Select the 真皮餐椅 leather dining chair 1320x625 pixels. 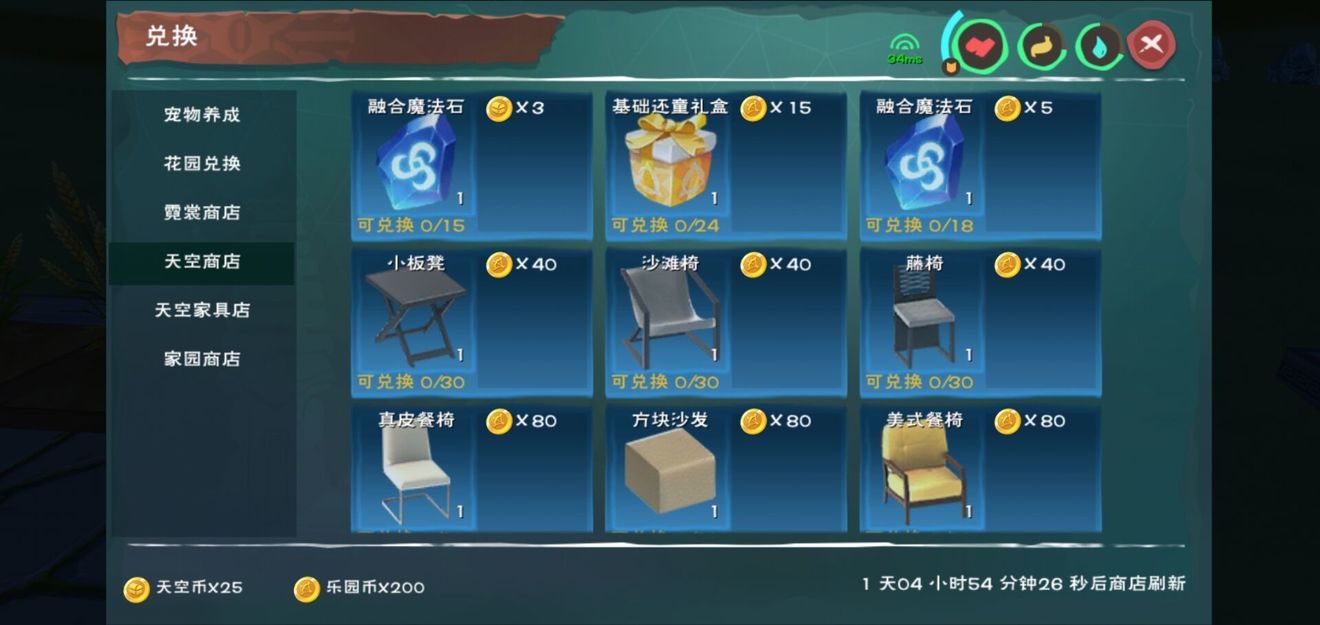[x=471, y=469]
